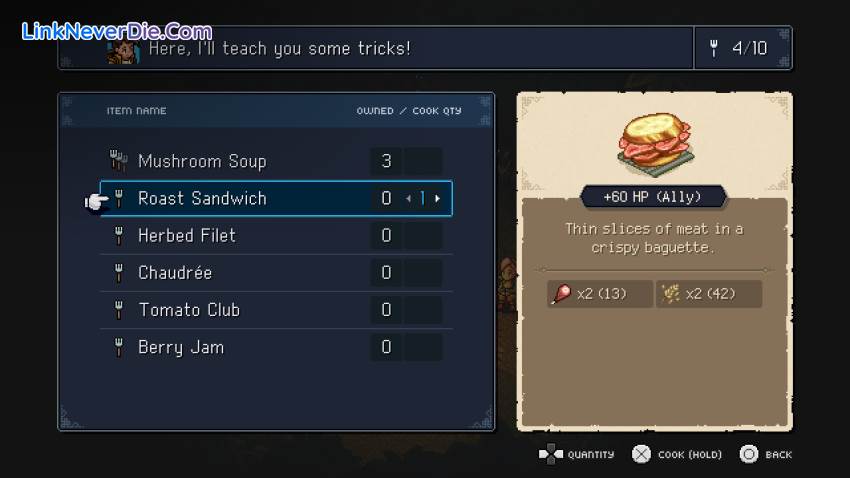850x478 pixels.
Task: Select the Tomato Club recipe
Action: coord(189,310)
